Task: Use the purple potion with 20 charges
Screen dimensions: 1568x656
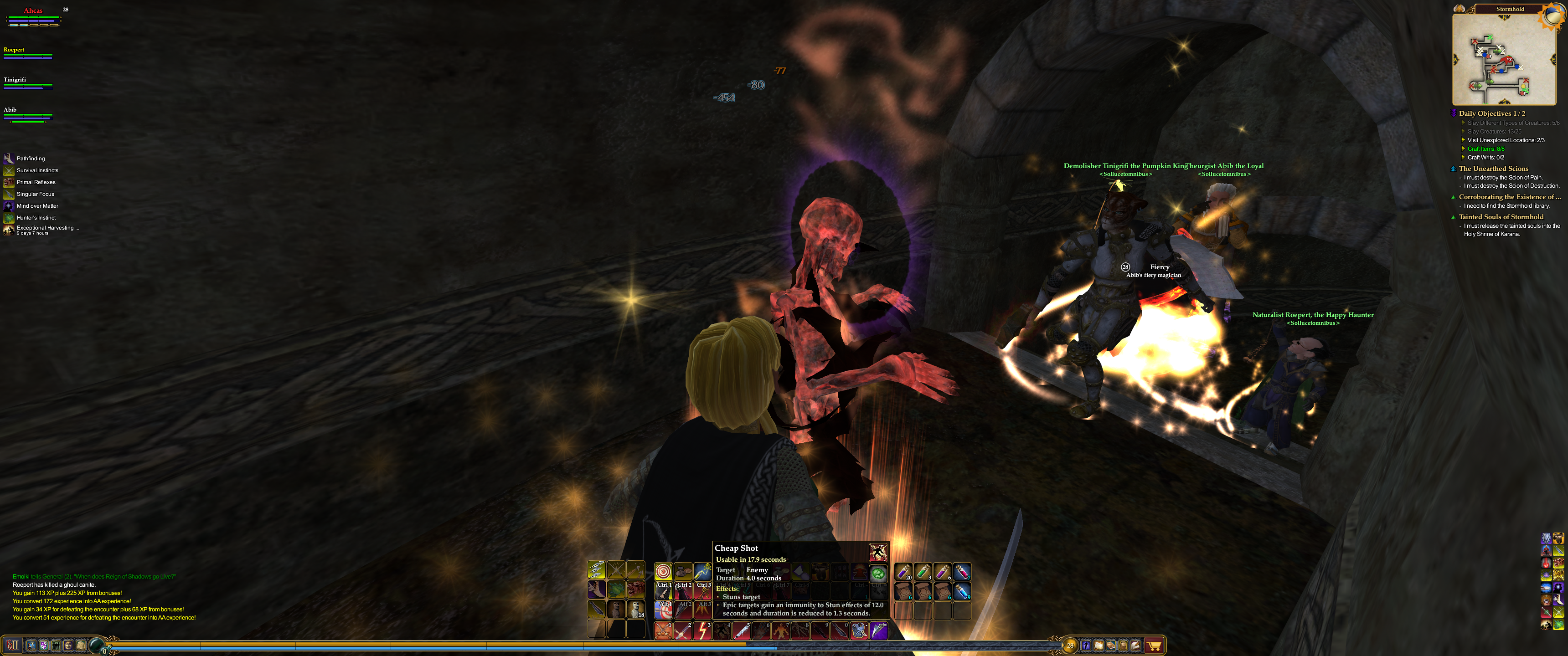Action: tap(903, 571)
